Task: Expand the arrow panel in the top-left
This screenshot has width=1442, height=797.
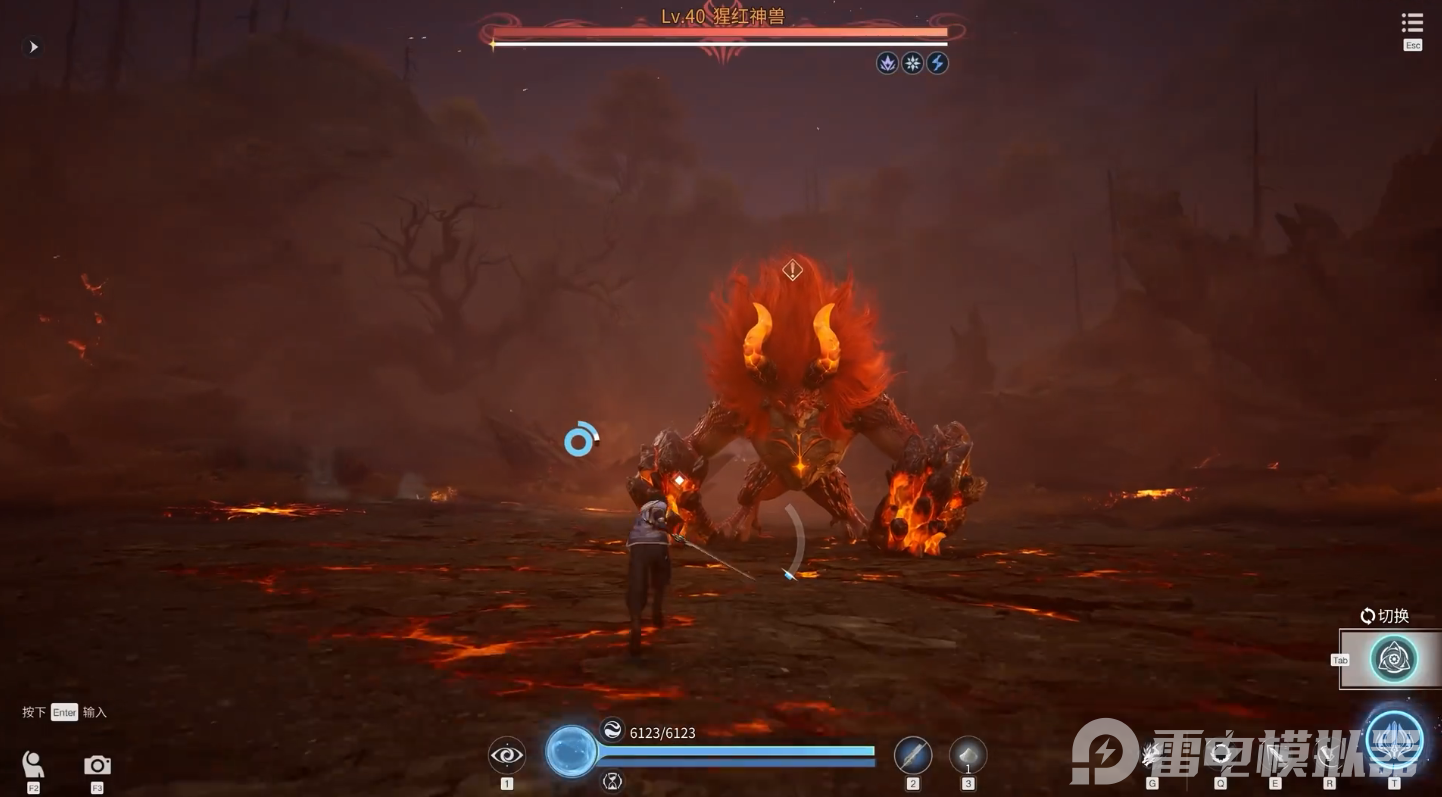Action: (33, 47)
